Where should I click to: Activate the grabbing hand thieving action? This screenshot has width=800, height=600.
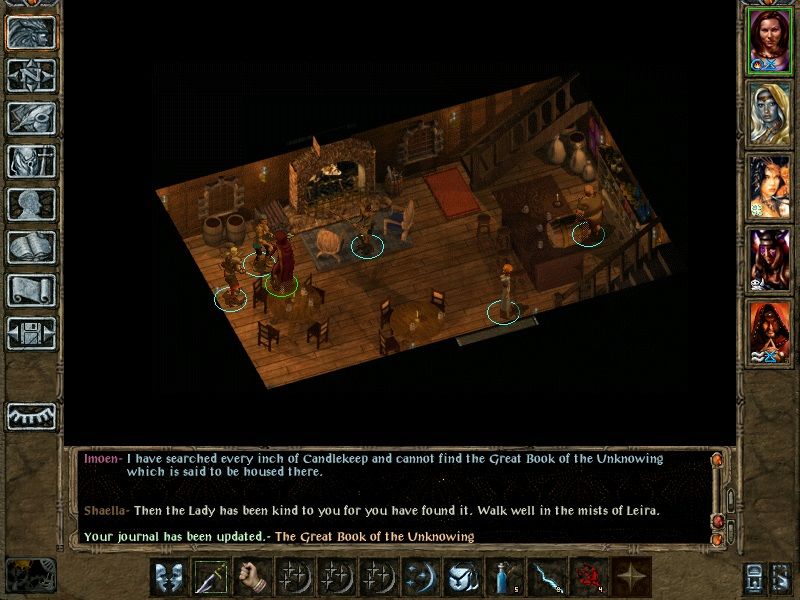252,579
